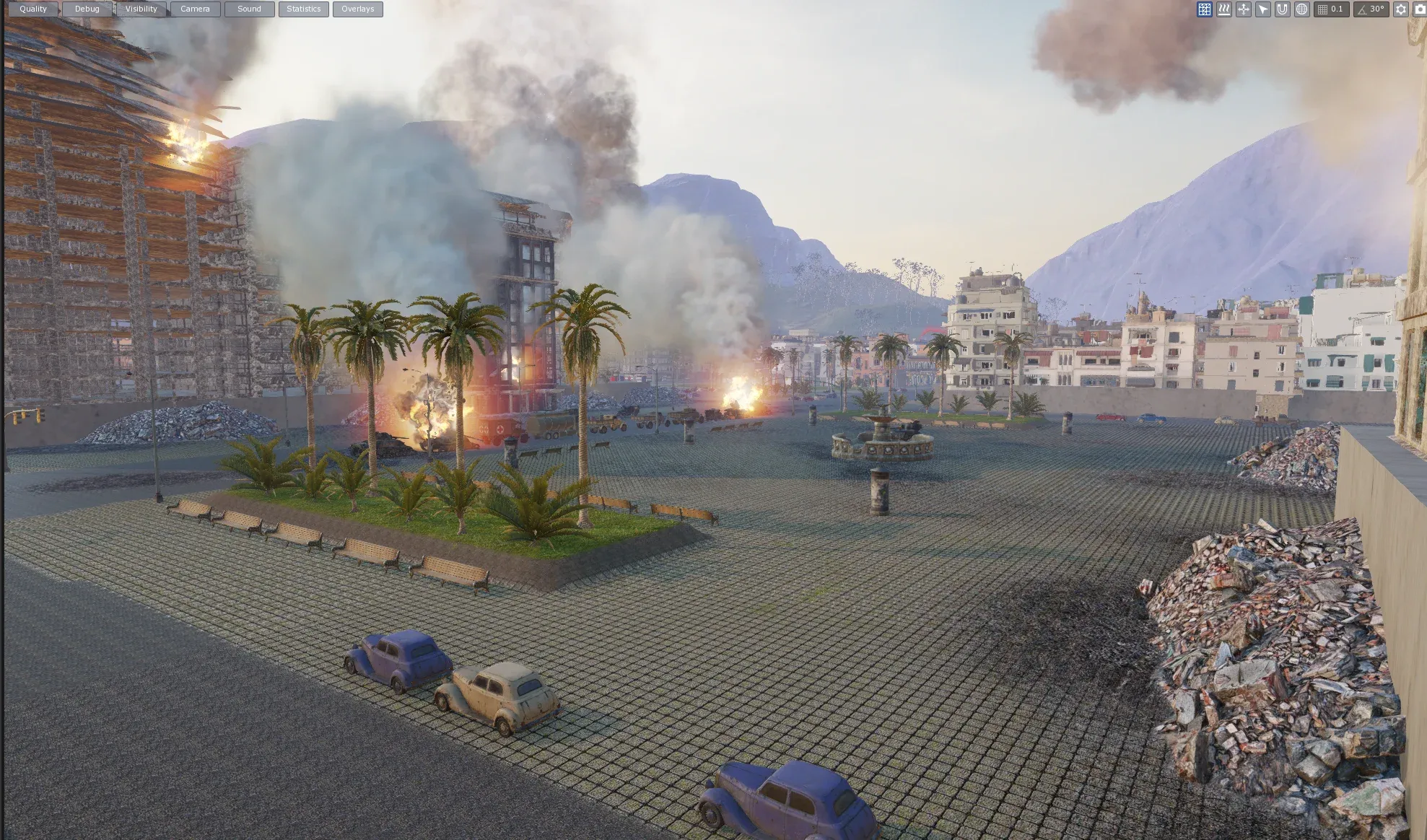Open the Sound menu

(x=249, y=9)
